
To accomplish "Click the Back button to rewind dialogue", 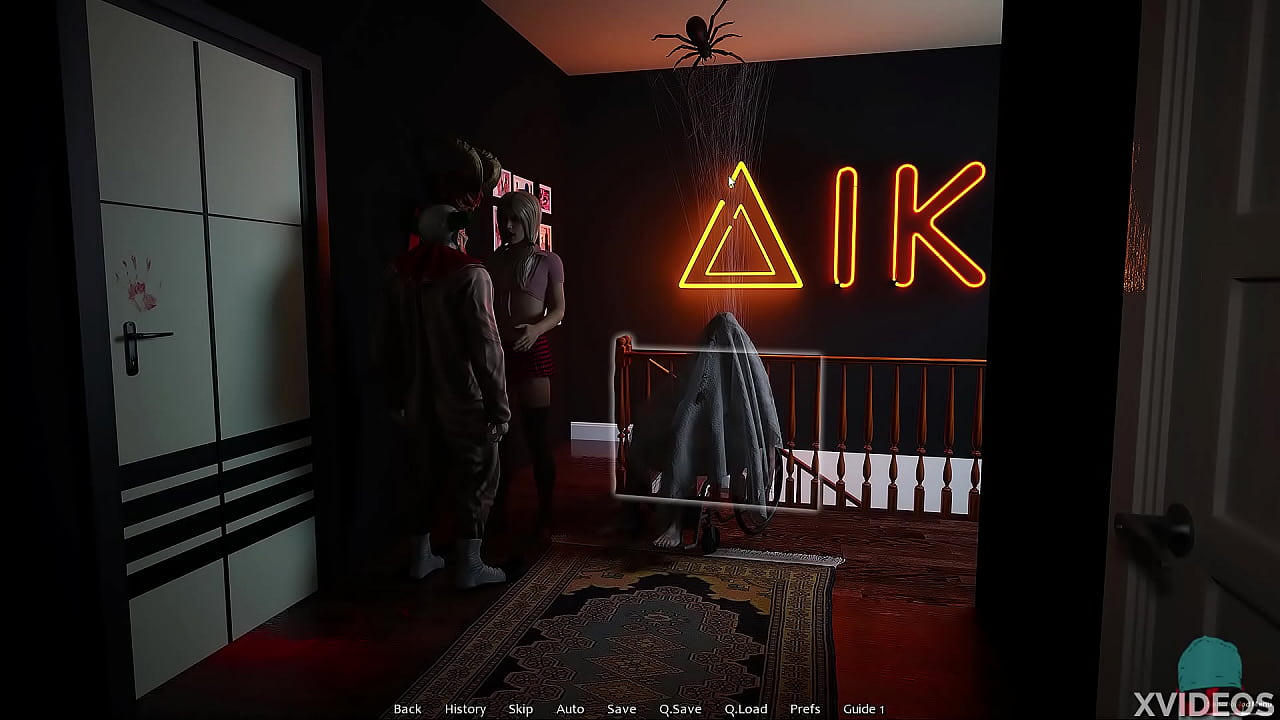I will [x=407, y=708].
